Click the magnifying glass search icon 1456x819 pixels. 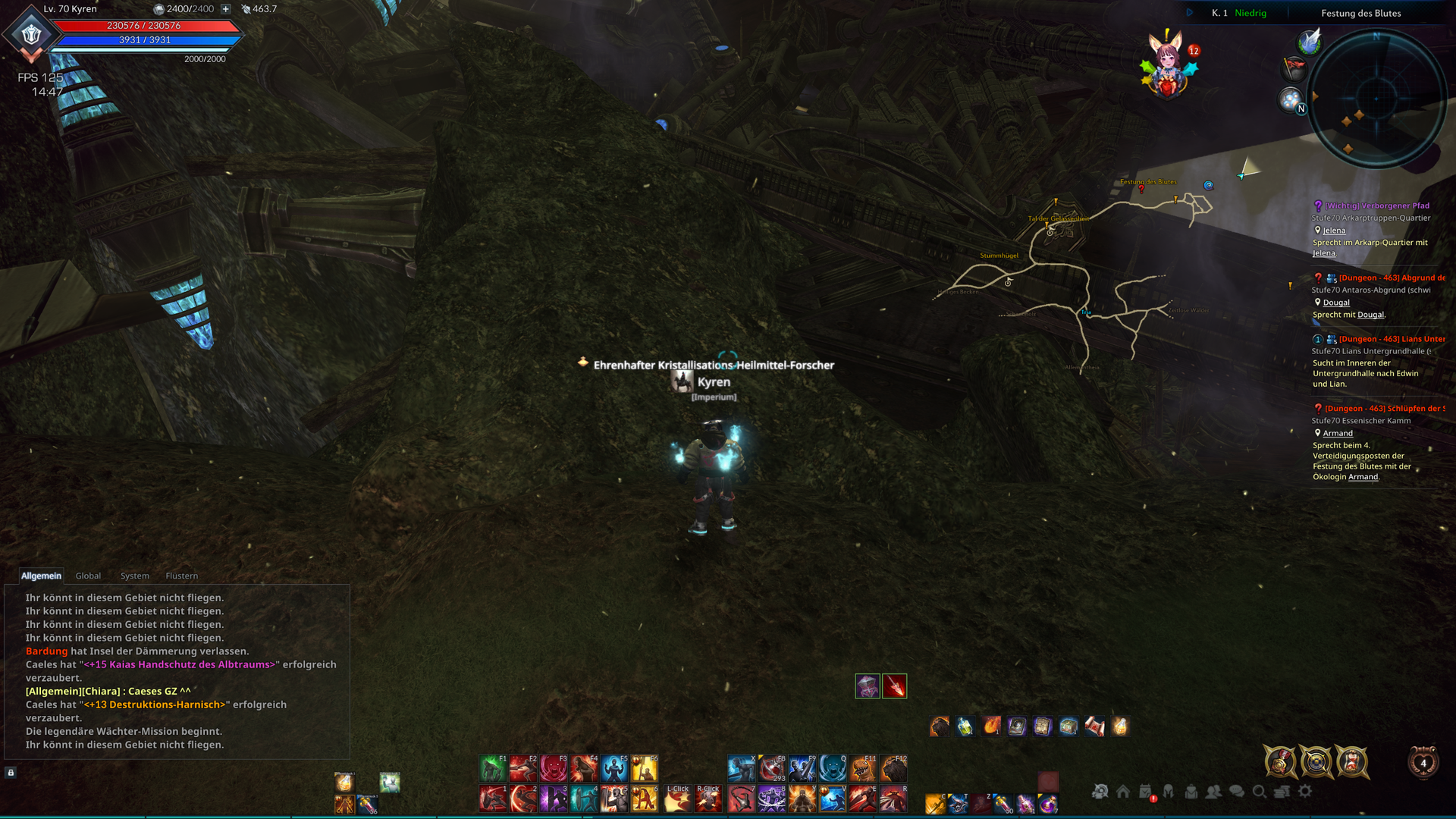click(x=1259, y=791)
